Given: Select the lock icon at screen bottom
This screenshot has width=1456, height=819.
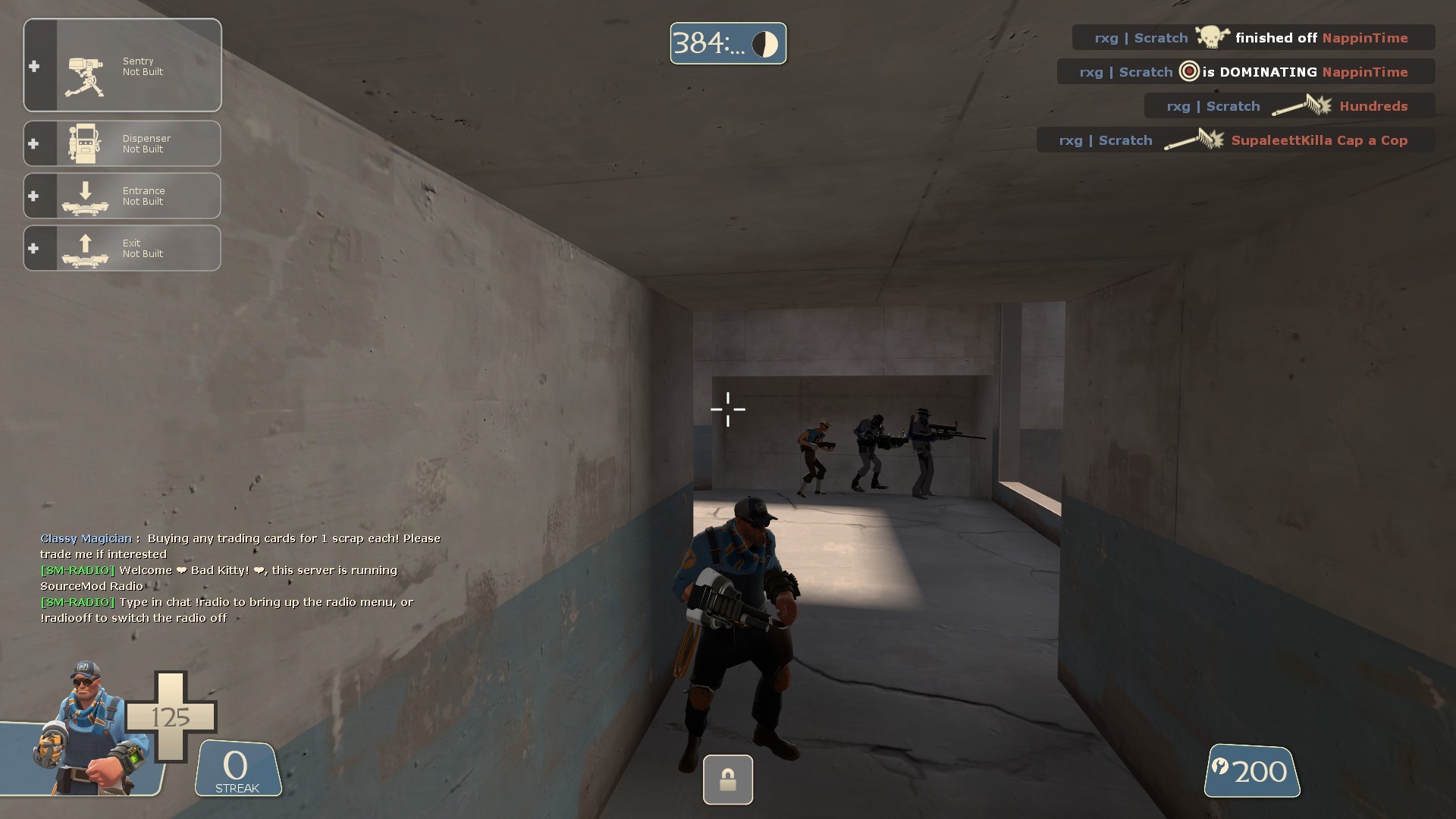Looking at the screenshot, I should (727, 780).
